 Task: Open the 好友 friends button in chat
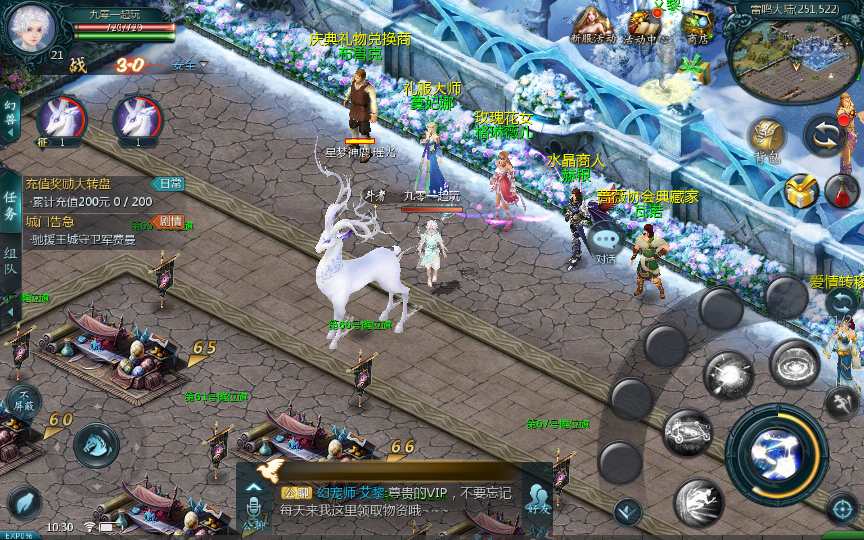pos(539,497)
